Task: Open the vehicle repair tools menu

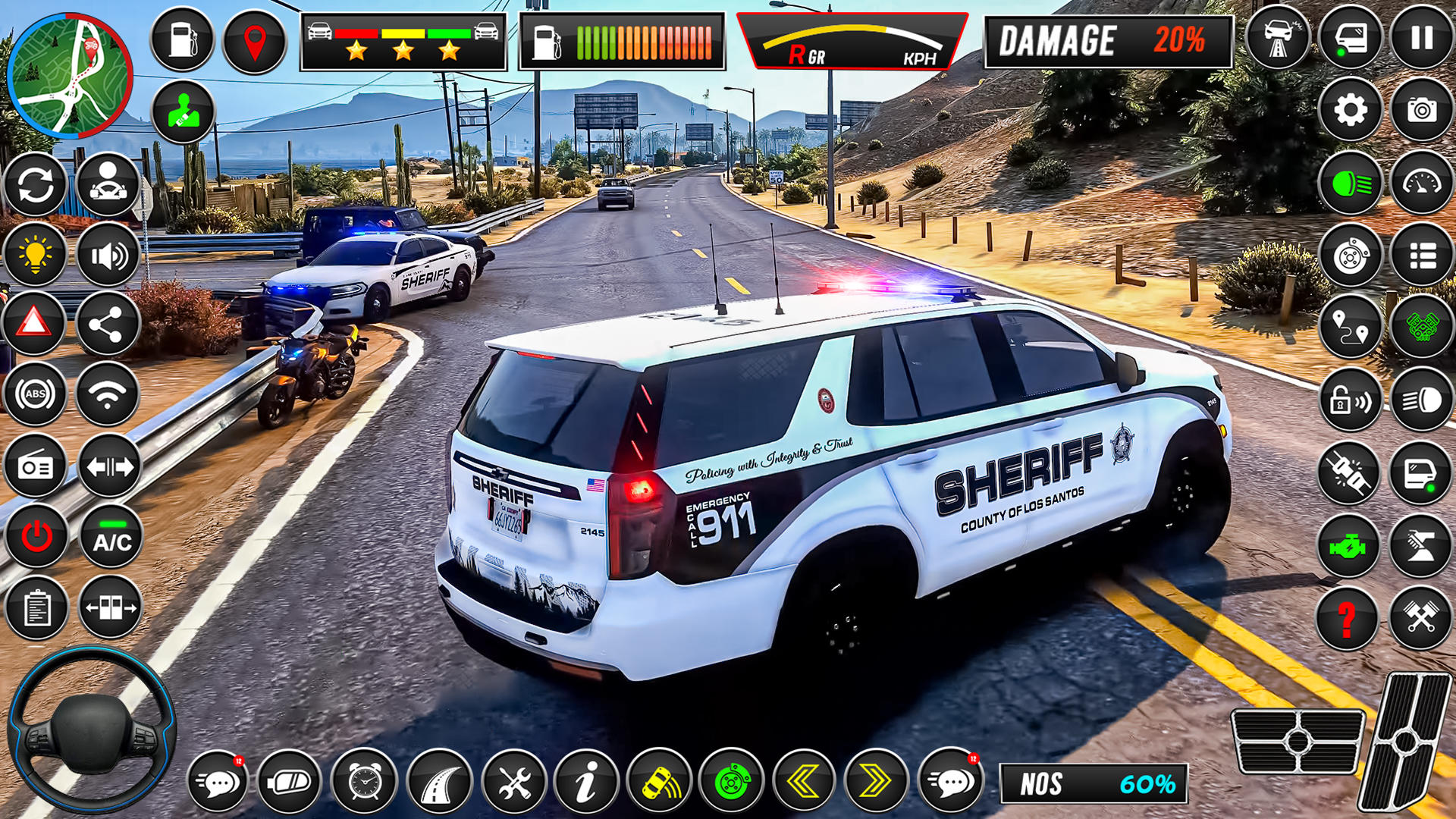Action: (514, 781)
